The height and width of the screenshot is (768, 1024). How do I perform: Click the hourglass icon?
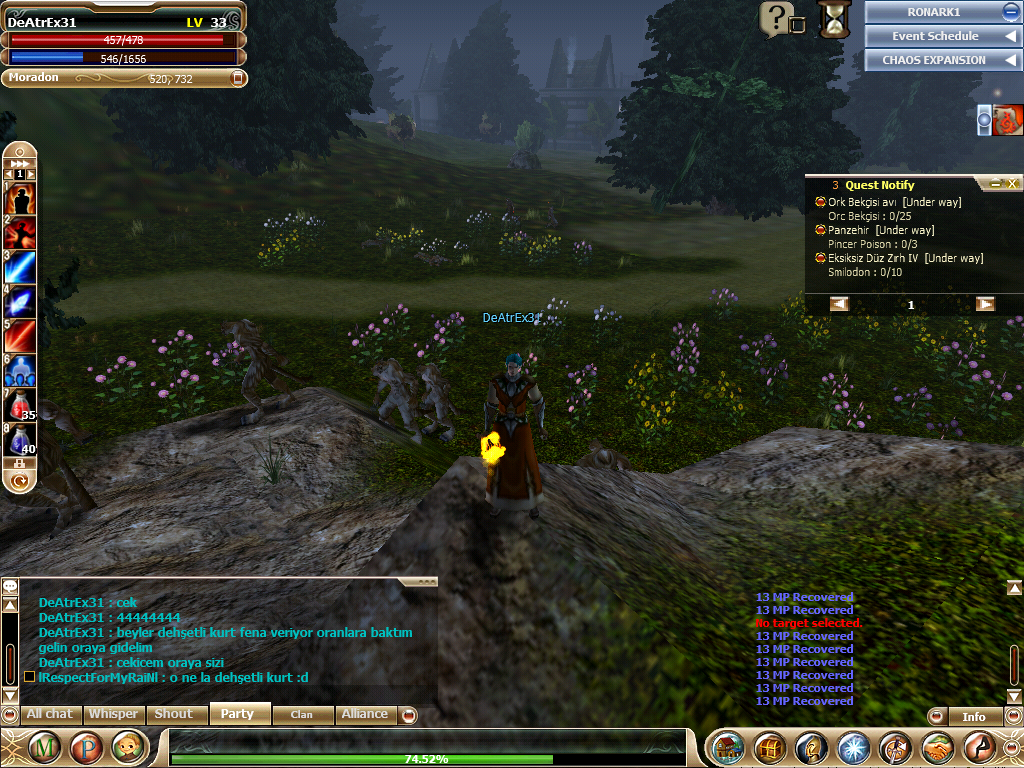pos(833,19)
